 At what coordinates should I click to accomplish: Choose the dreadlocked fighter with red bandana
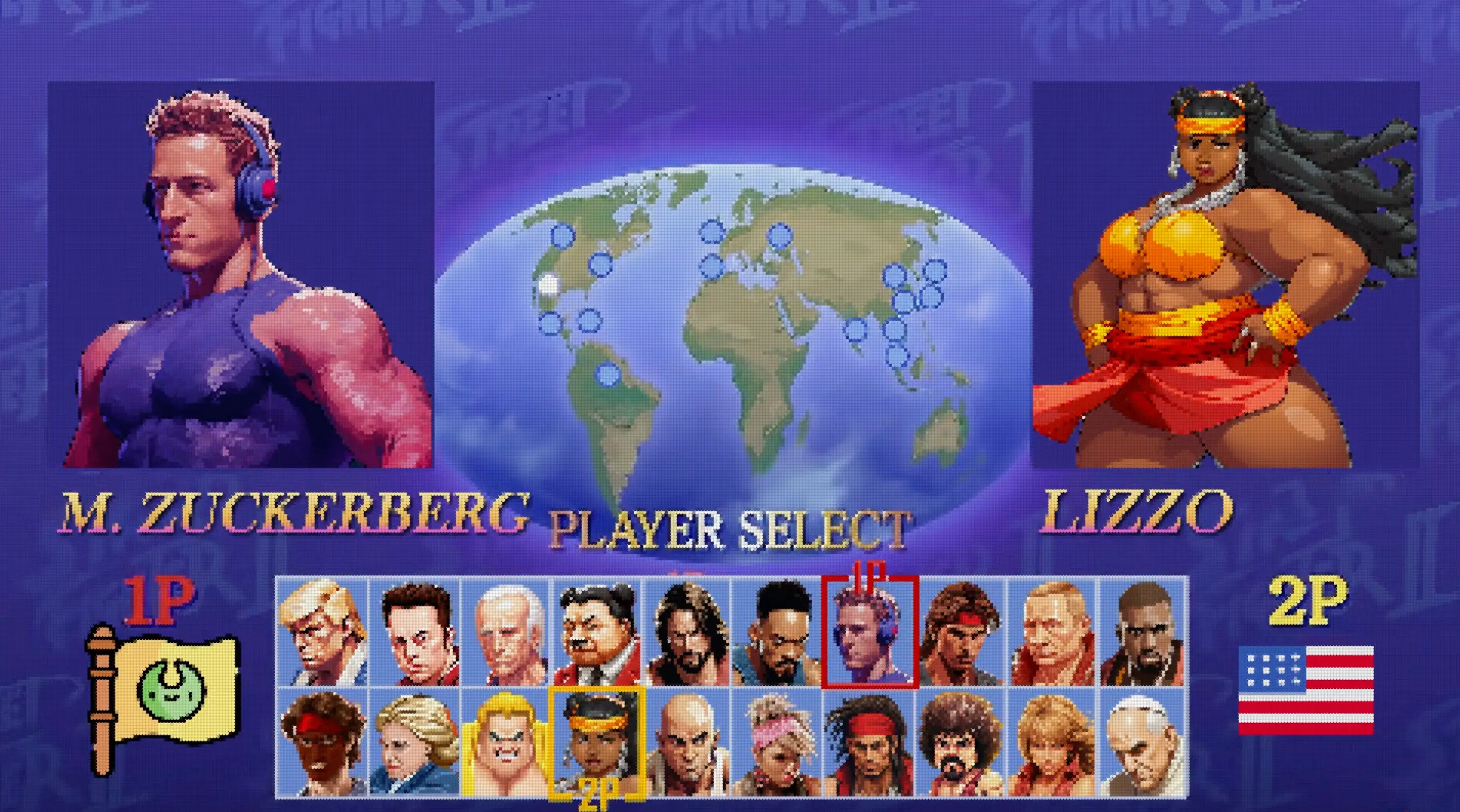869,742
